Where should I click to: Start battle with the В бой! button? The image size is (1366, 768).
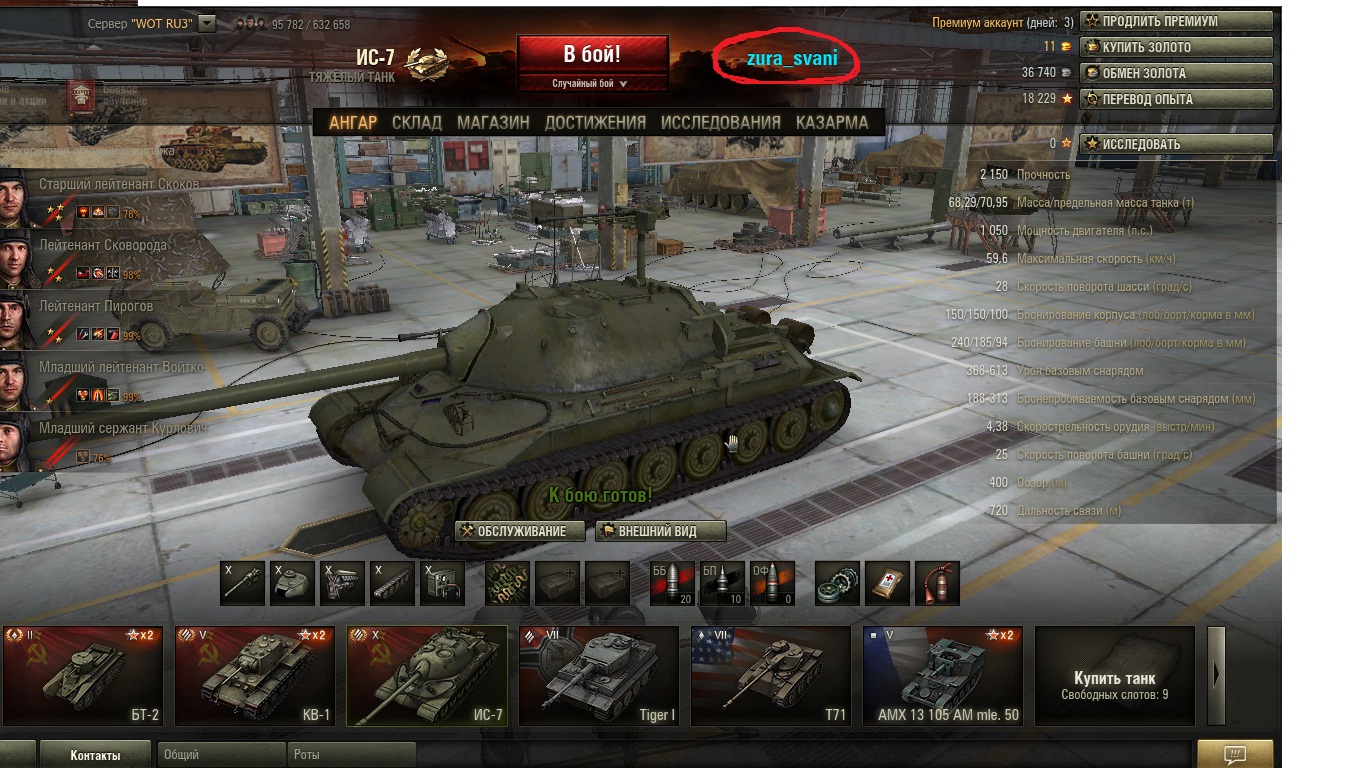(592, 54)
